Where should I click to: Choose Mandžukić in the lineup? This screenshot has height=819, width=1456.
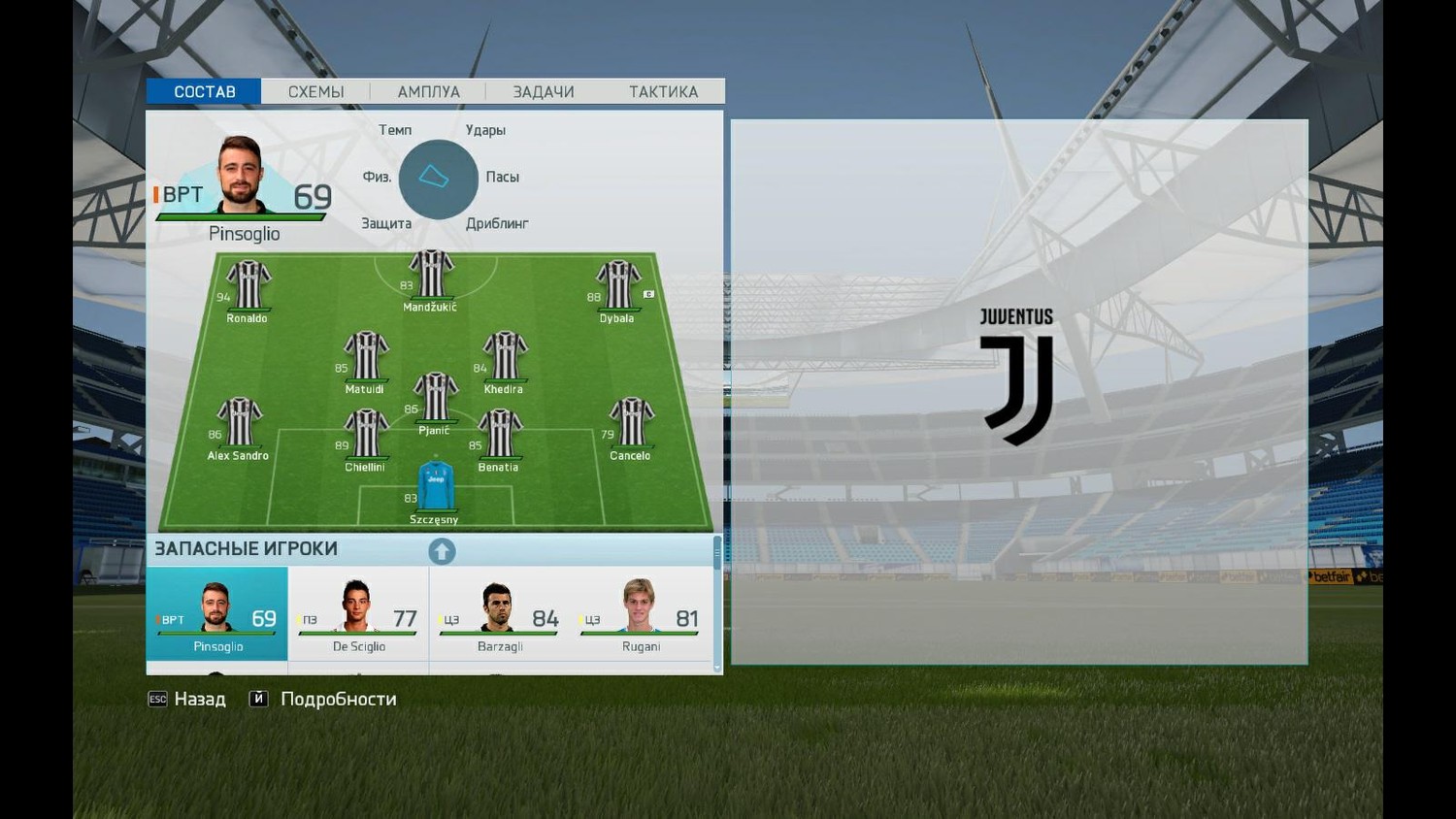[431, 275]
